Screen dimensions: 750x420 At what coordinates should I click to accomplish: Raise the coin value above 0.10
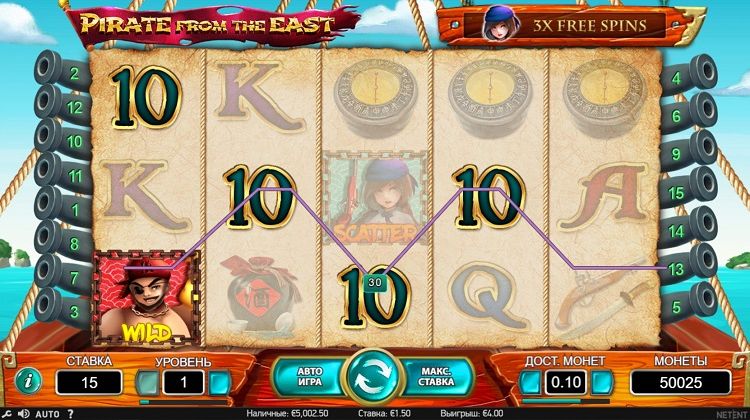click(602, 381)
